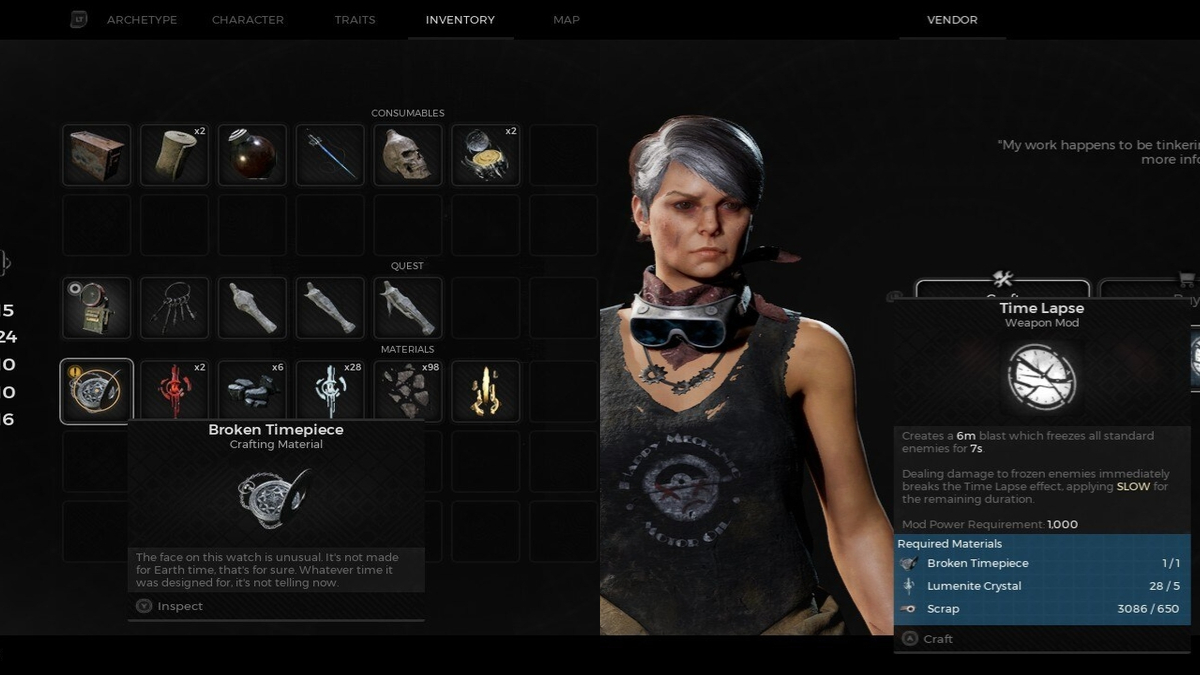
Task: Select the dark red orb consumable
Action: pyautogui.click(x=253, y=155)
